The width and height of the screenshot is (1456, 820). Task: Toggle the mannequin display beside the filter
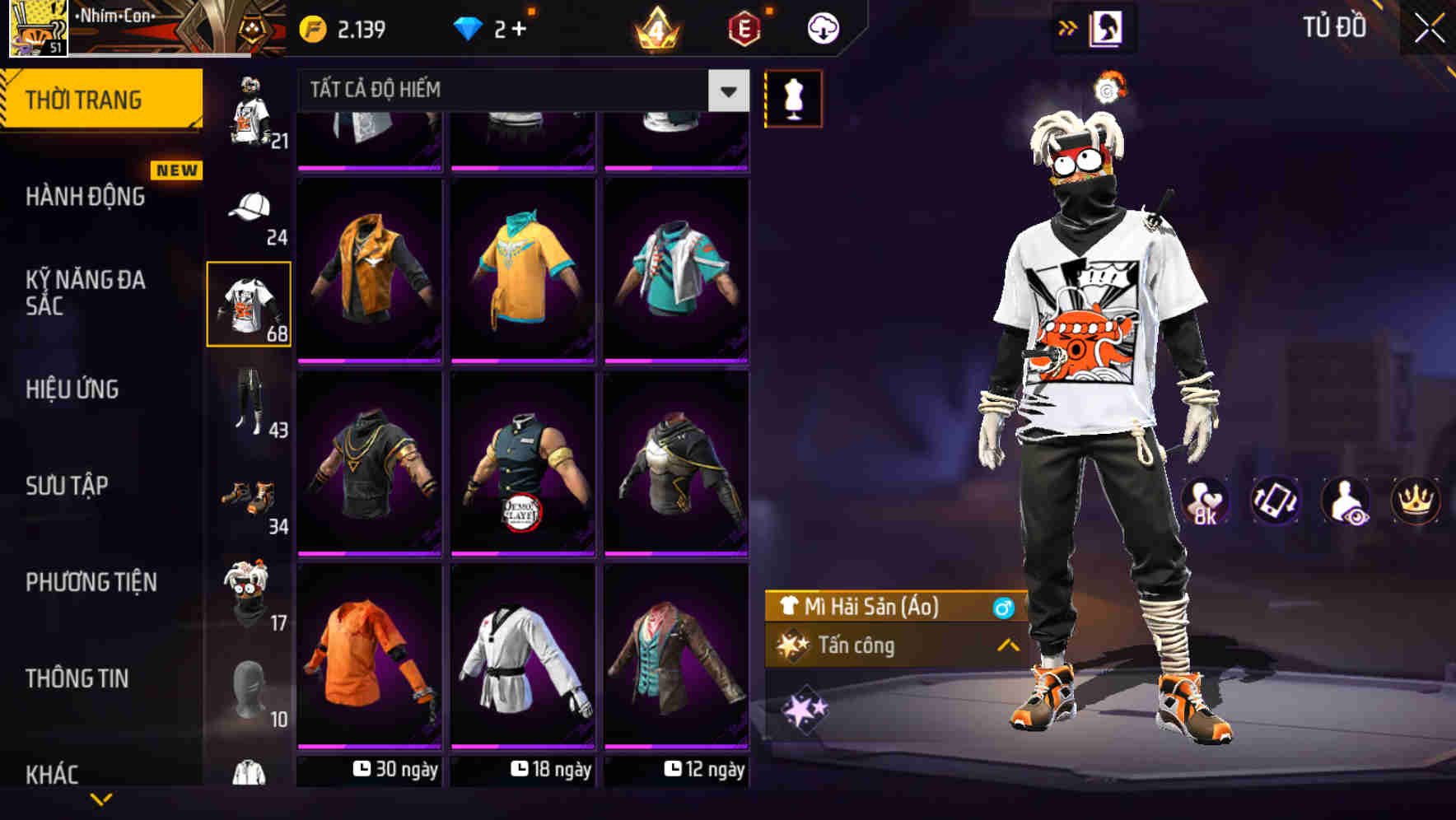[x=792, y=97]
